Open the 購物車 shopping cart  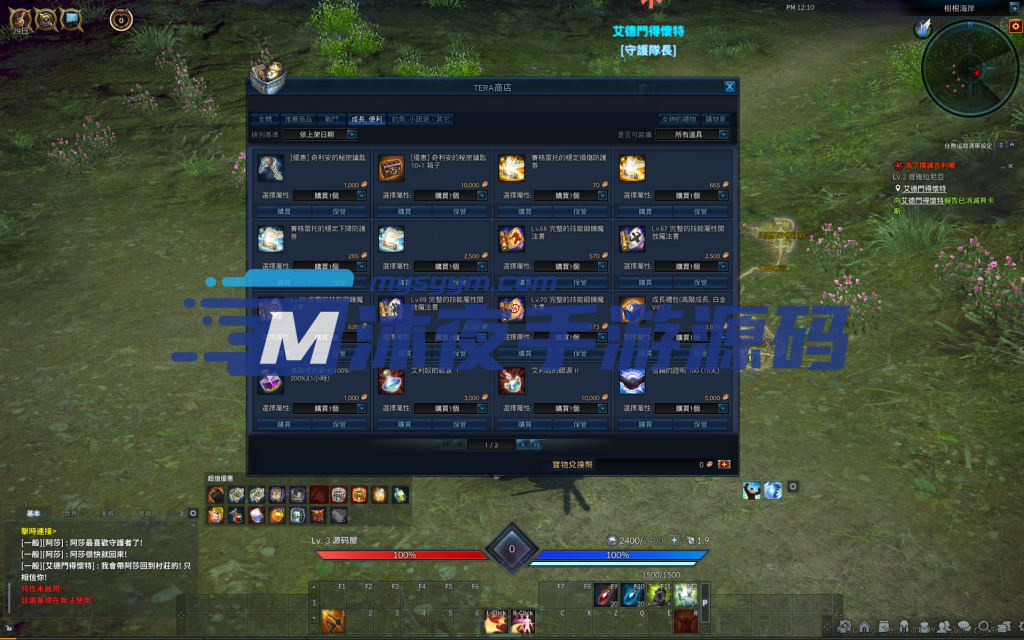[x=716, y=119]
